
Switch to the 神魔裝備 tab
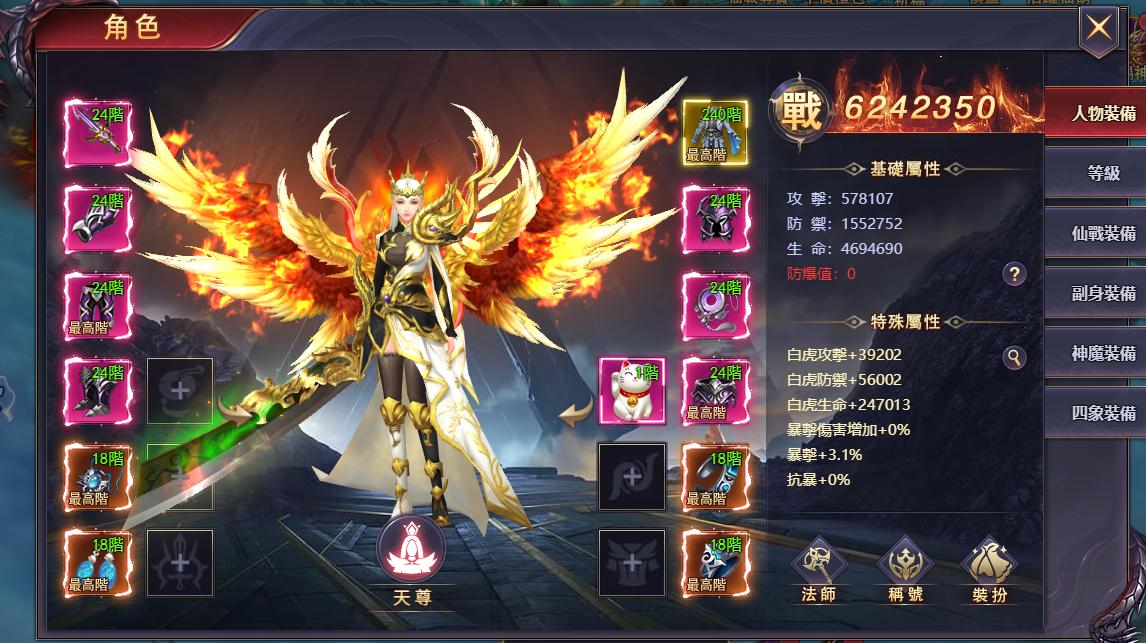tap(1102, 353)
